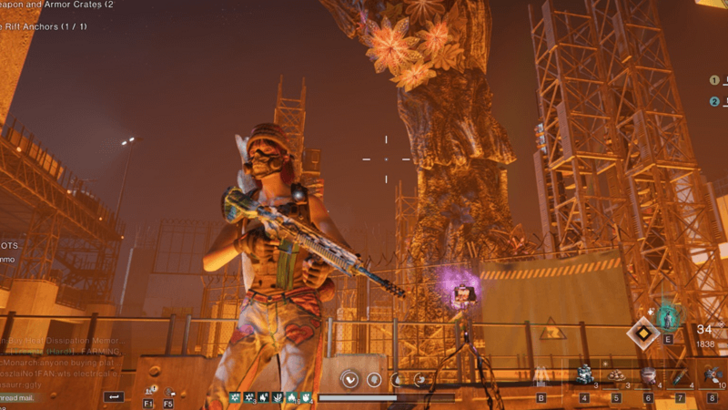Choose the food item in hotbar slot 5

[x=616, y=376]
